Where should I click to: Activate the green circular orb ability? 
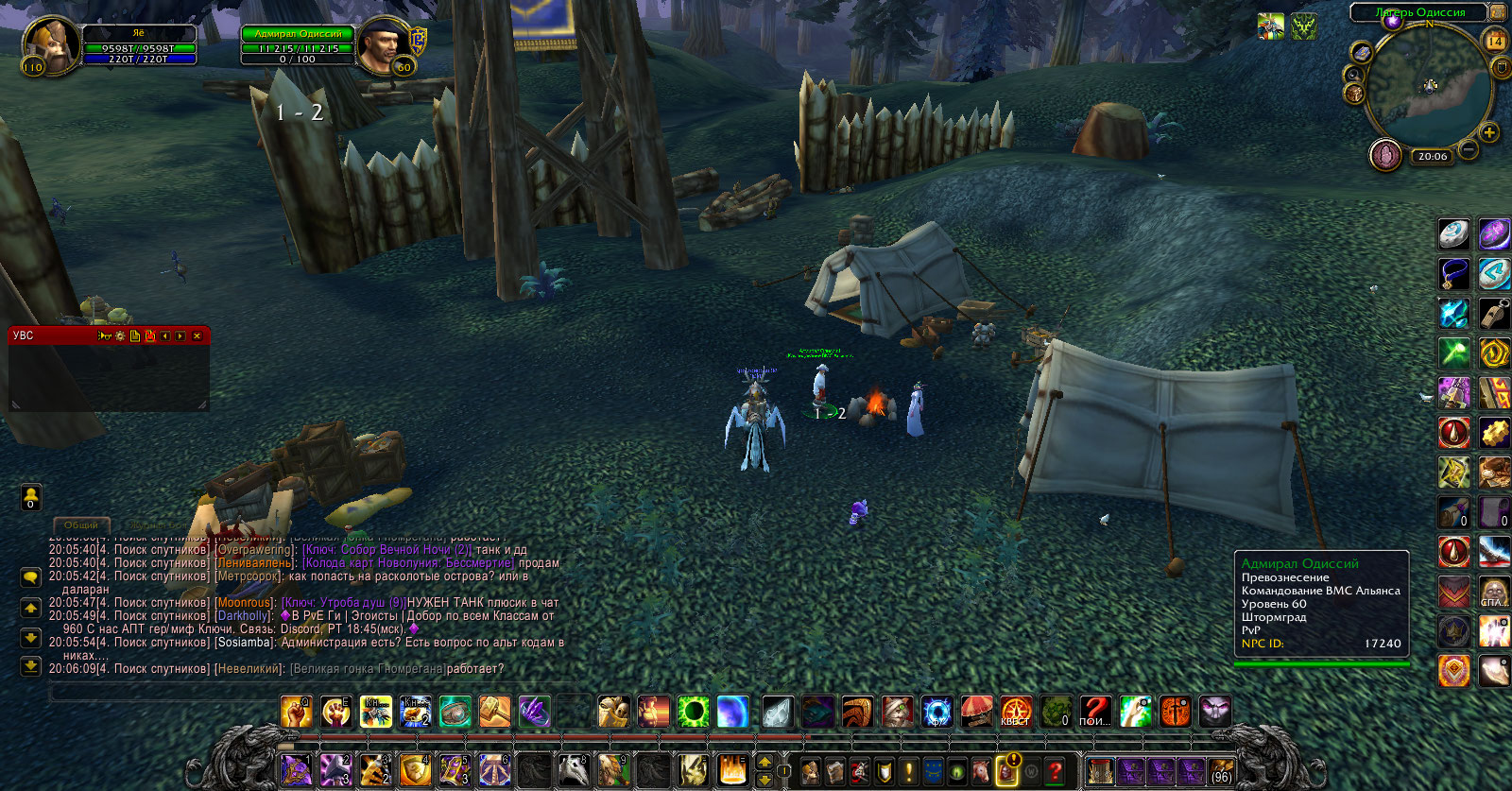(693, 712)
